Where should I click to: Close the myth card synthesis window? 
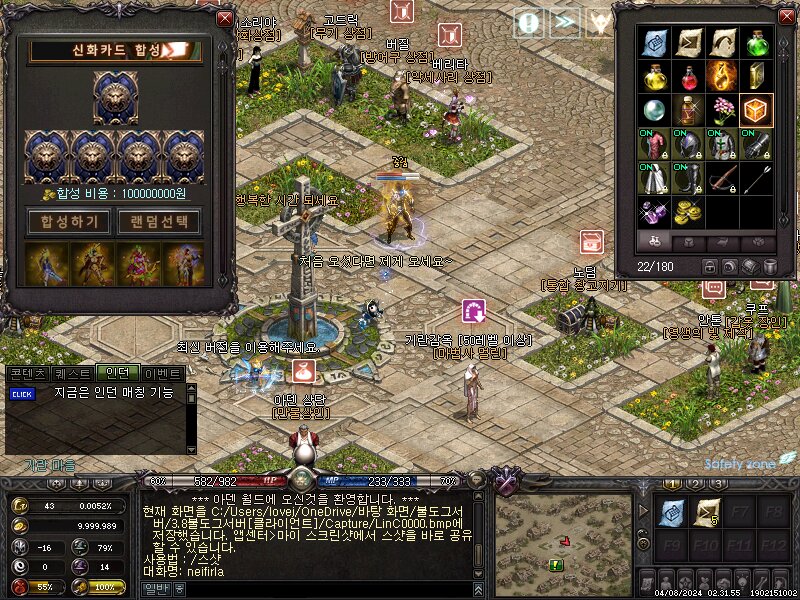225,19
